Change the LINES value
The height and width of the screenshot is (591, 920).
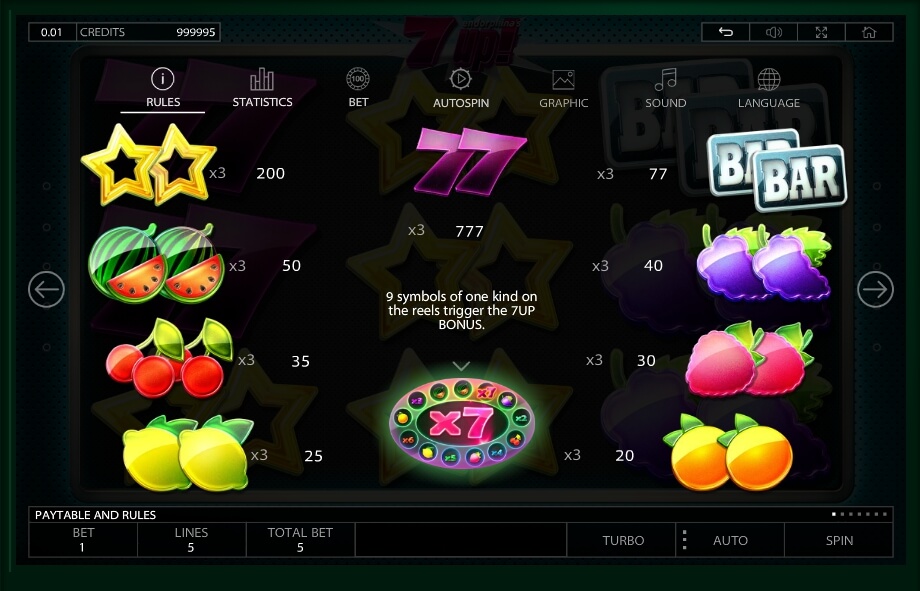coord(191,540)
